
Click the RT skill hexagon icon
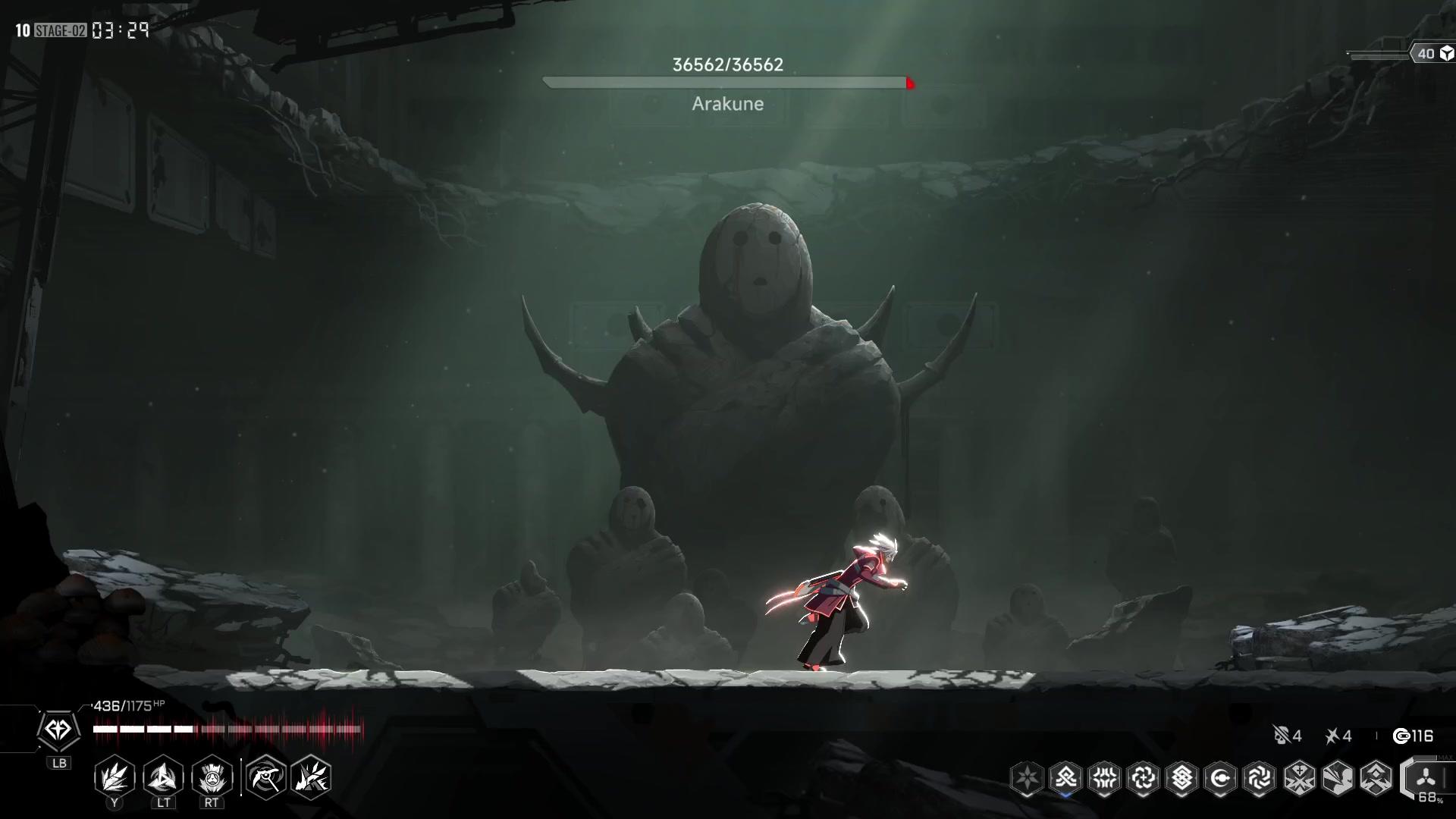coord(211,777)
